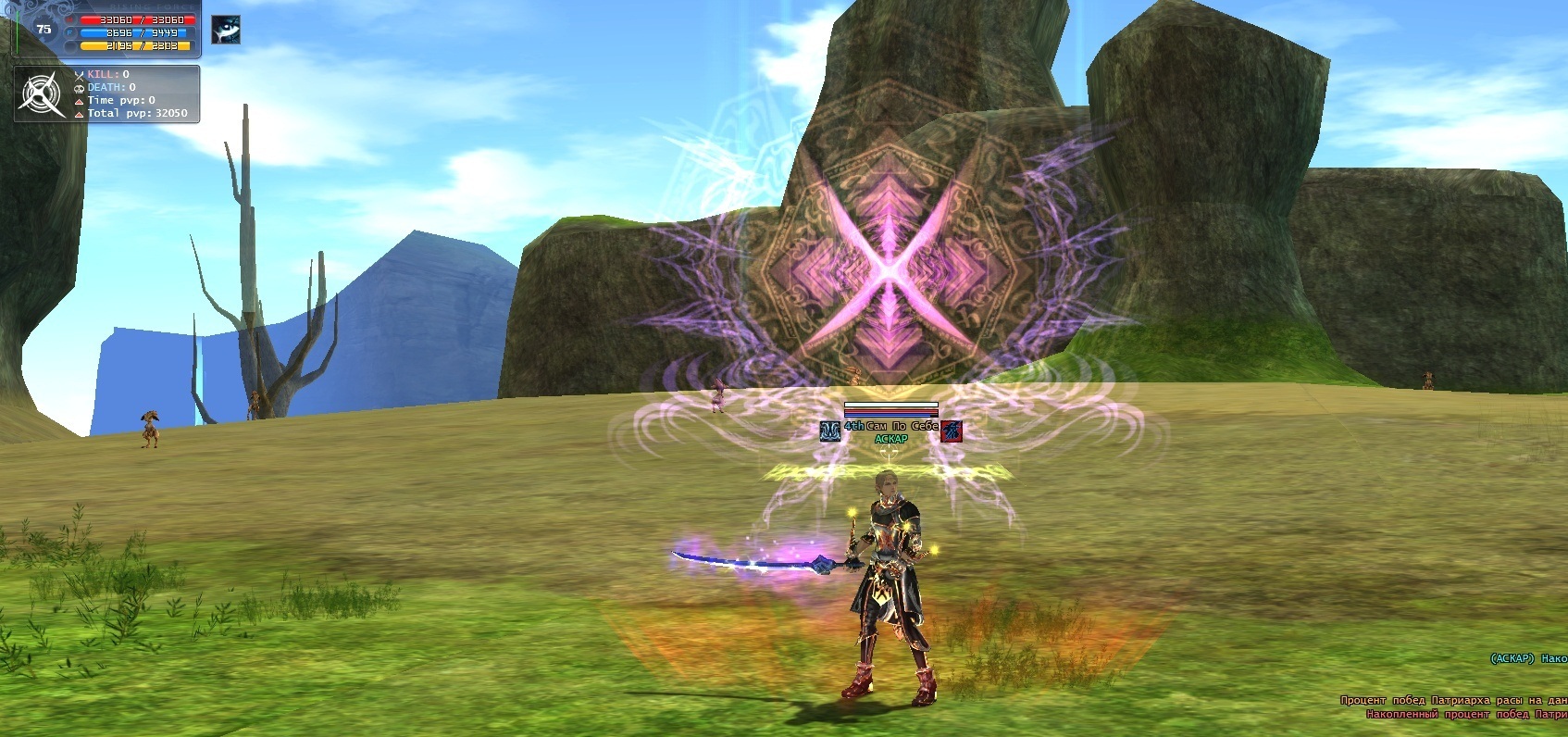Click the red emblem beside the nameplate
The width and height of the screenshot is (1568, 737).
click(951, 431)
